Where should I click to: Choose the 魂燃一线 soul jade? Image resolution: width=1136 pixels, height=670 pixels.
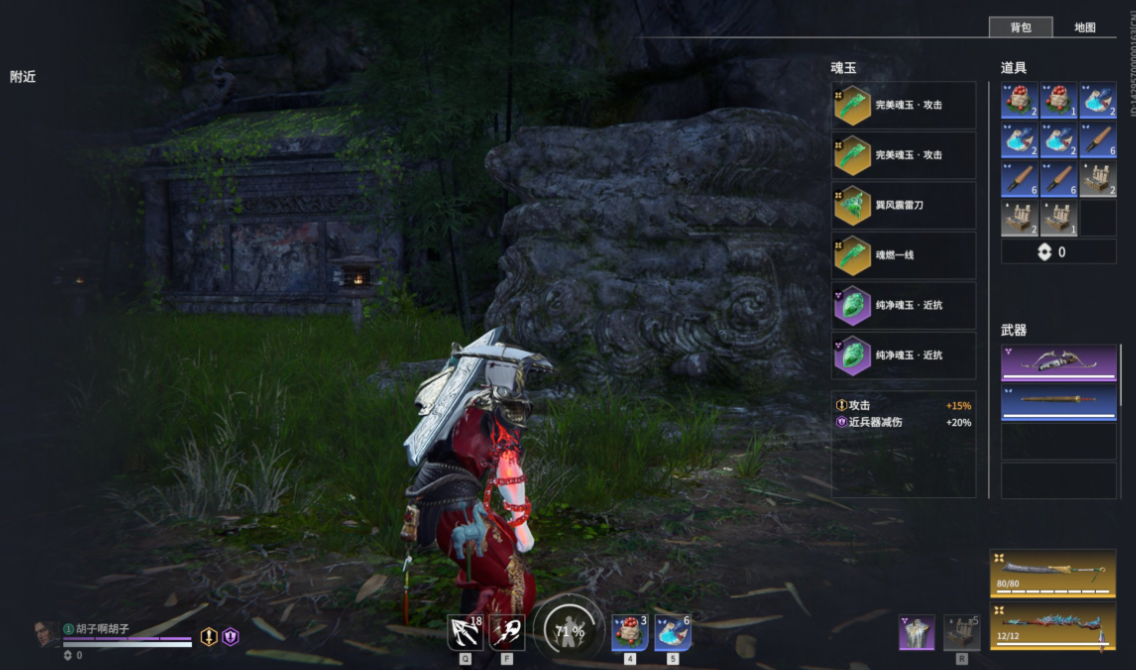click(x=904, y=255)
